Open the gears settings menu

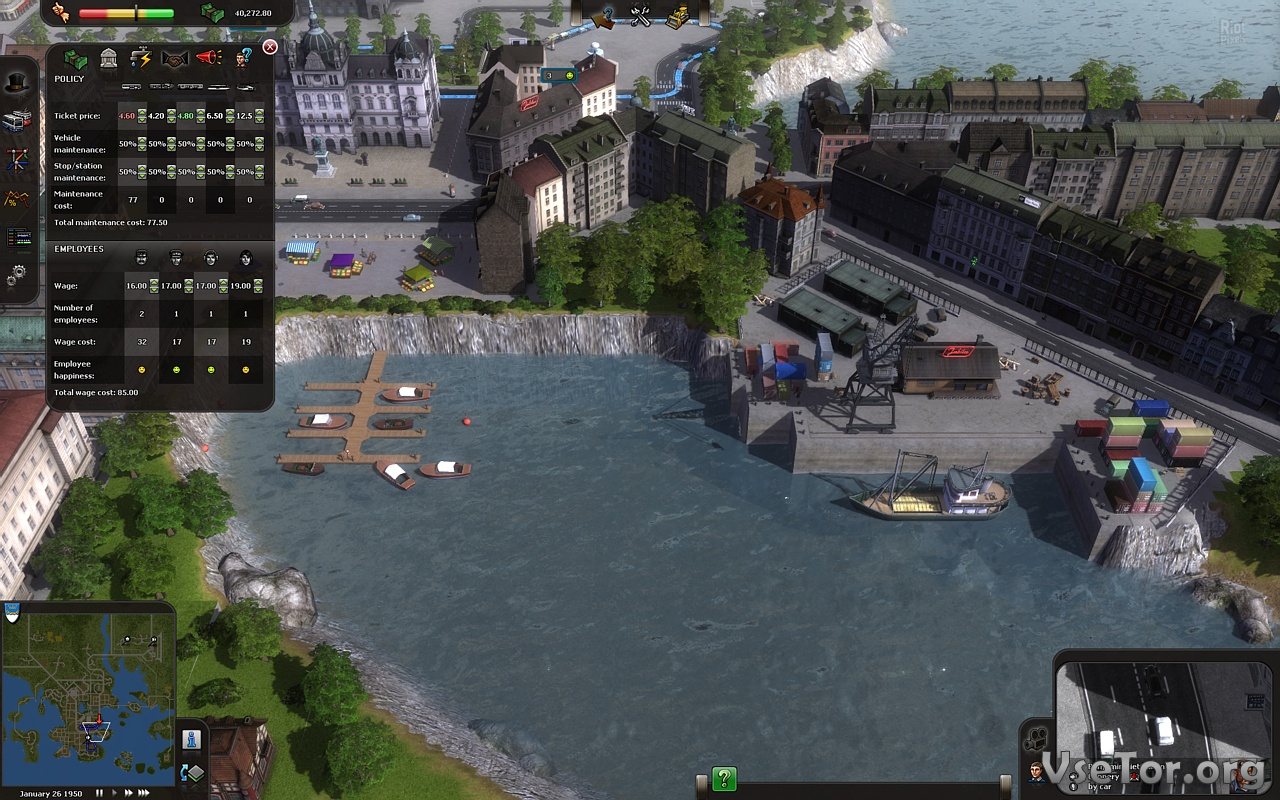(16, 274)
